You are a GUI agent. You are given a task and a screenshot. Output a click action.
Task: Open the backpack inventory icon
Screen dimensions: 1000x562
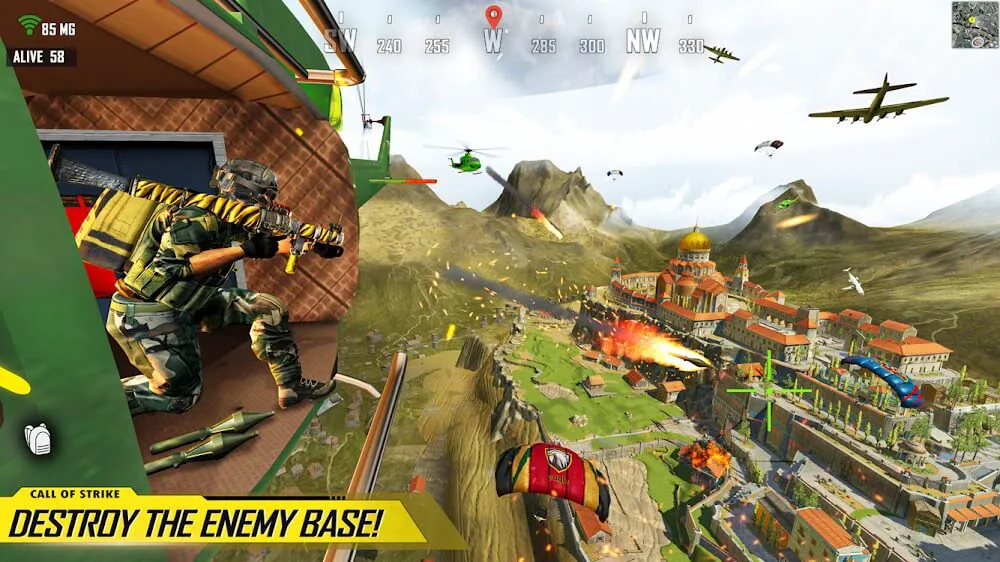tap(37, 439)
